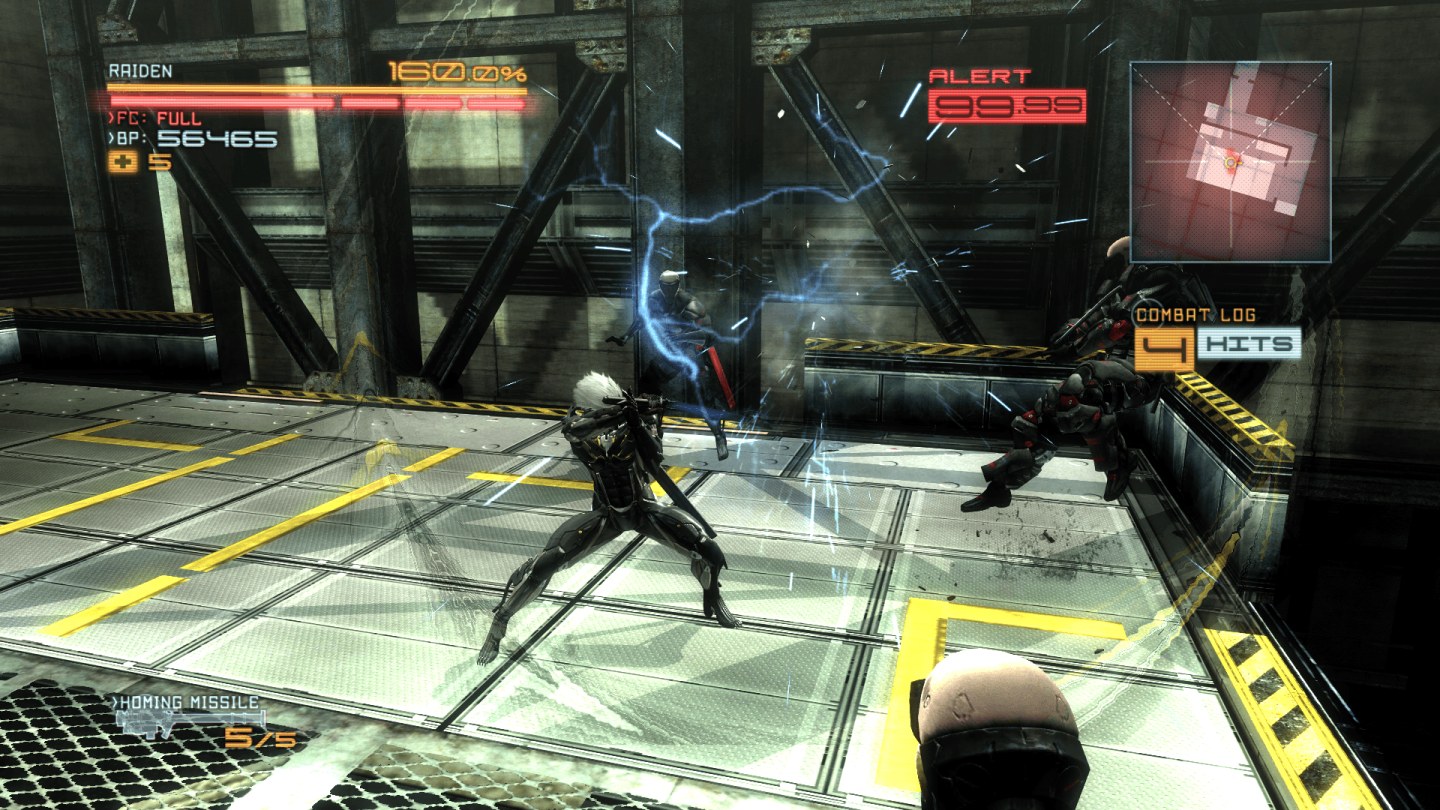Click the repair nanopaste item icon
Screen dimensions: 1440x810
point(124,163)
